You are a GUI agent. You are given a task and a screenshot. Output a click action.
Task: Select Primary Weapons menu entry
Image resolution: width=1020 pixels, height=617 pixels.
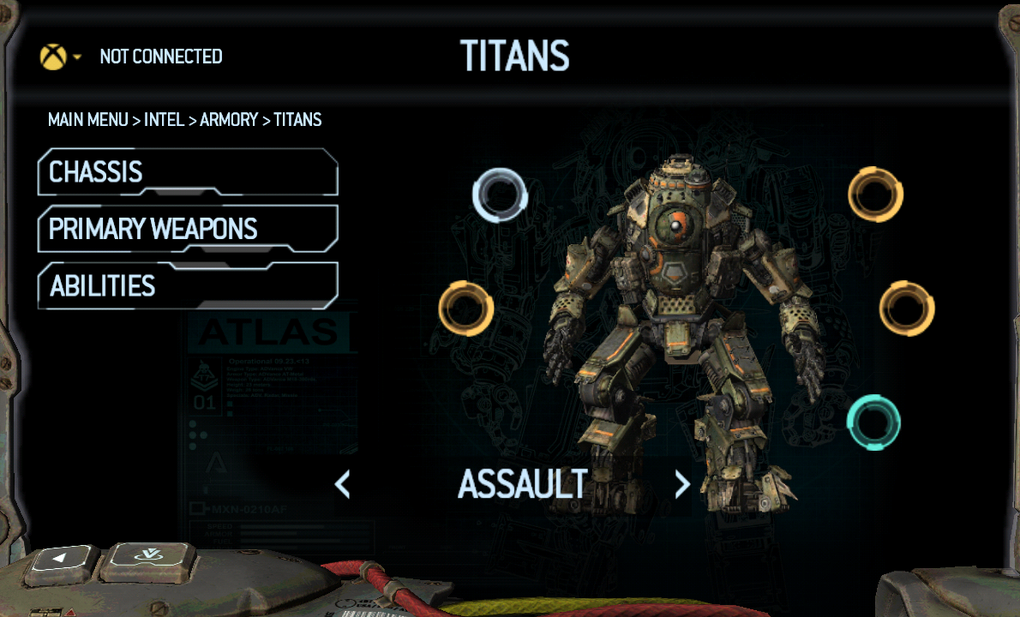187,229
